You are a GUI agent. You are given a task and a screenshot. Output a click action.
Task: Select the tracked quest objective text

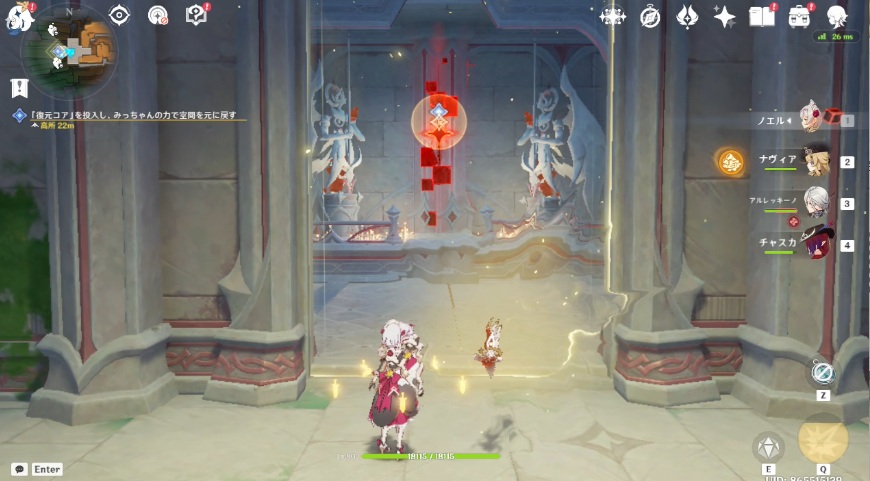[x=135, y=115]
